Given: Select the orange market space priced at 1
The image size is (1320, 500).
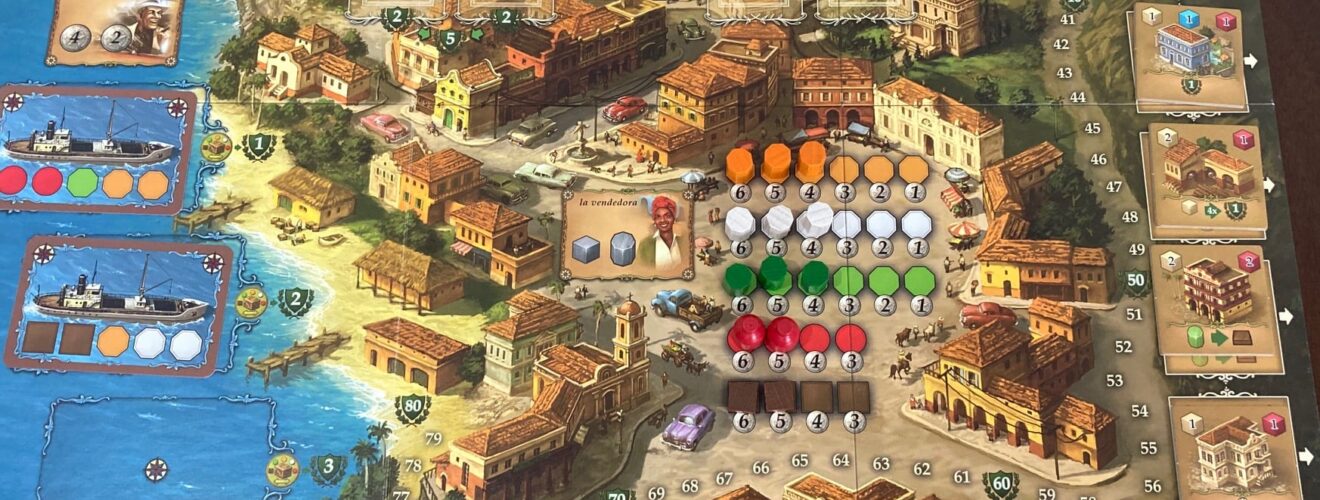Looking at the screenshot, I should click(x=915, y=168).
